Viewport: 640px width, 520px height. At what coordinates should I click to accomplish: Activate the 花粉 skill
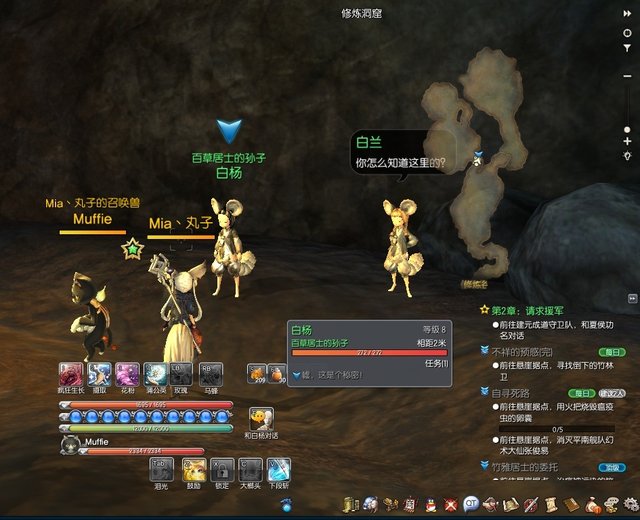click(x=127, y=374)
